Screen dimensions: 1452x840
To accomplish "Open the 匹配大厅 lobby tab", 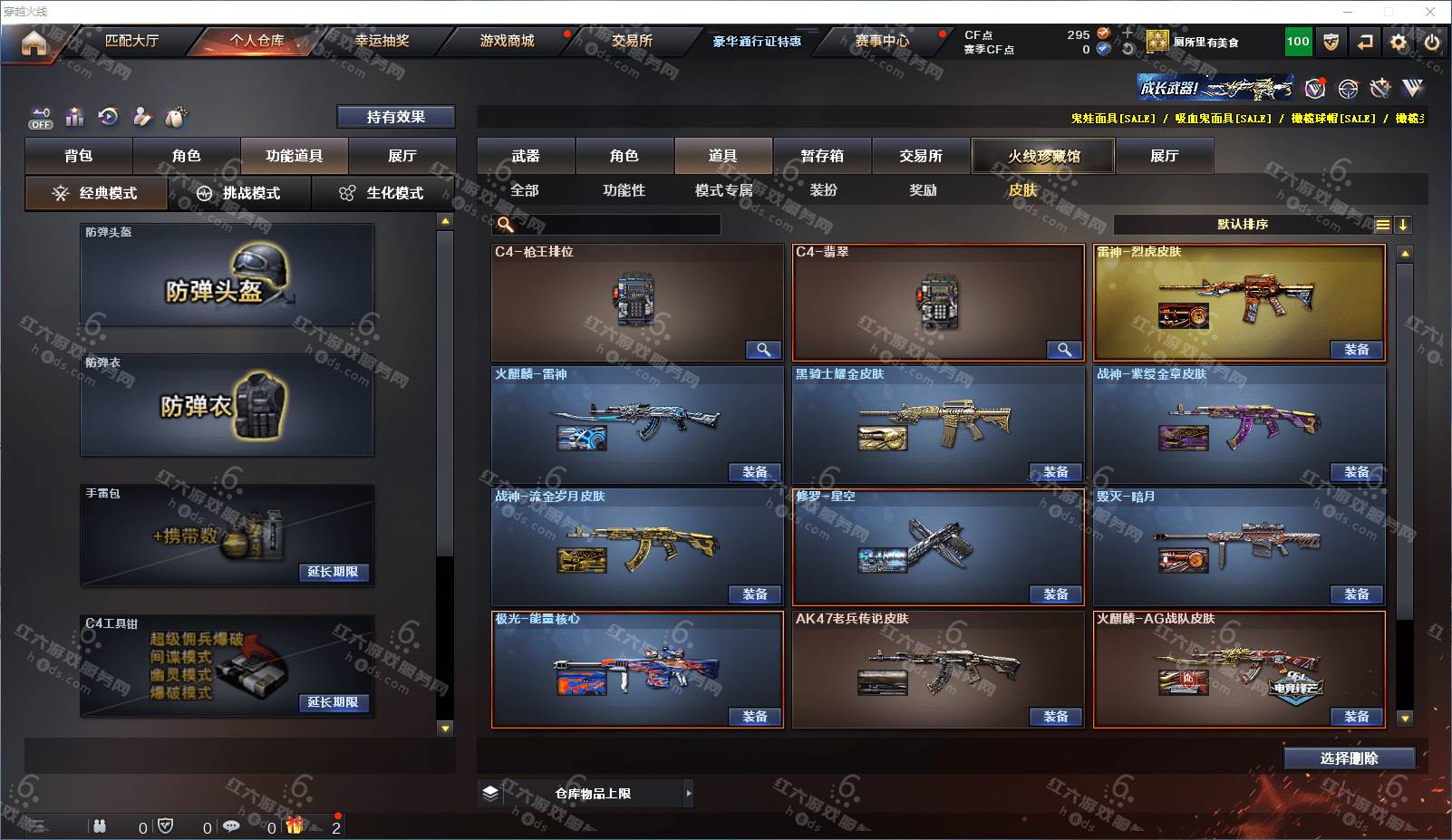I will (131, 41).
